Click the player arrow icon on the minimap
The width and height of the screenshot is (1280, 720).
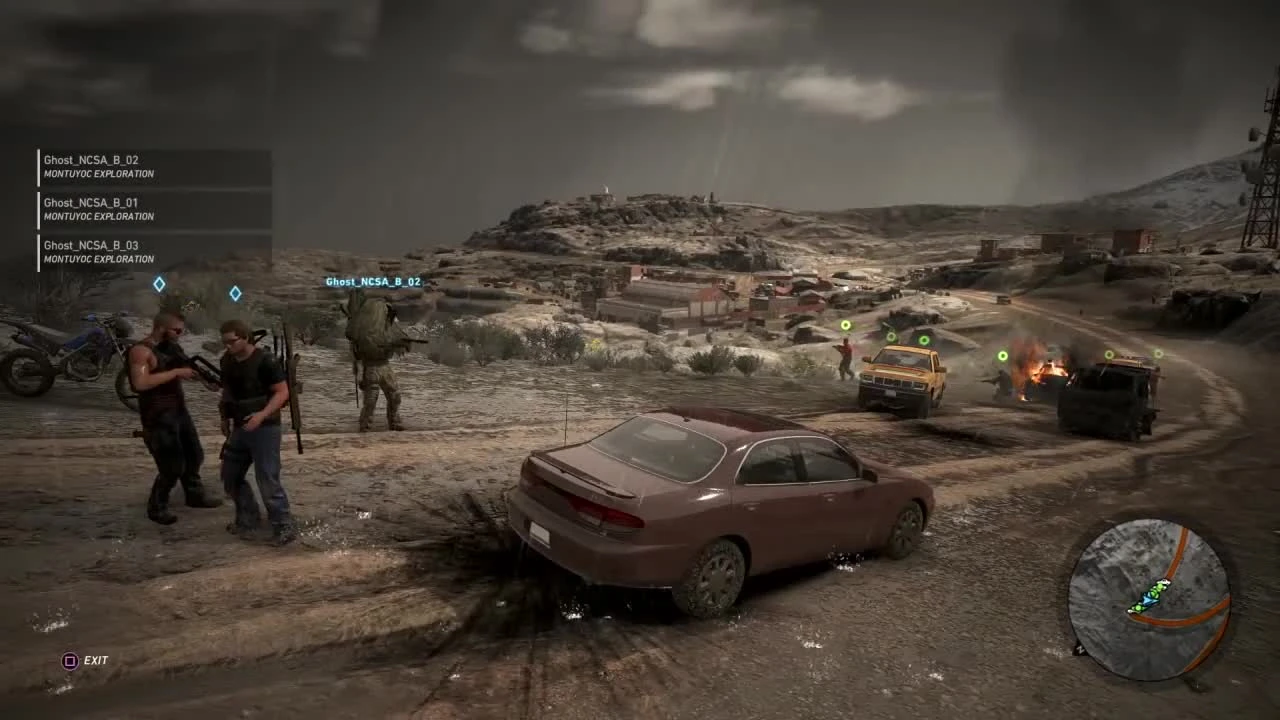coord(1148,598)
